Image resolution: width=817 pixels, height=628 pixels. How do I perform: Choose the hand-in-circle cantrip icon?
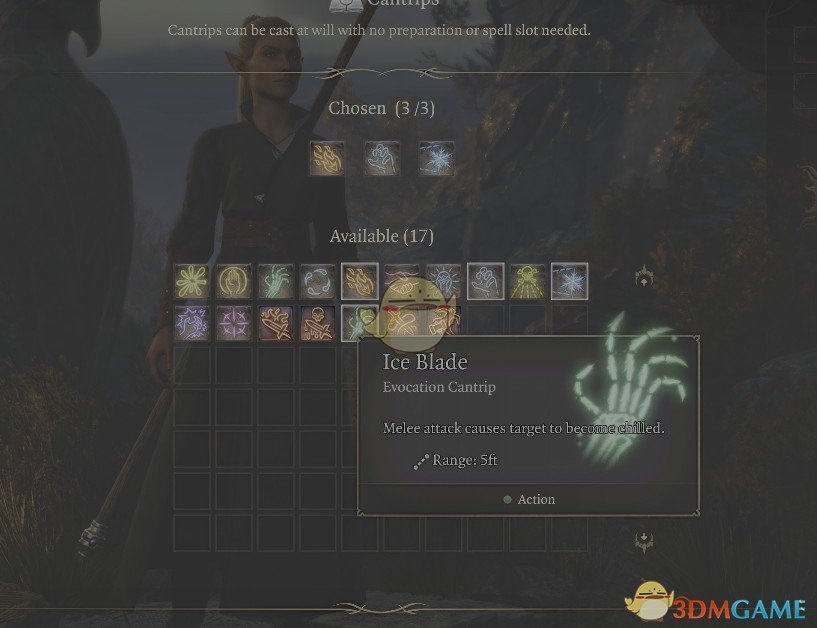(x=234, y=281)
